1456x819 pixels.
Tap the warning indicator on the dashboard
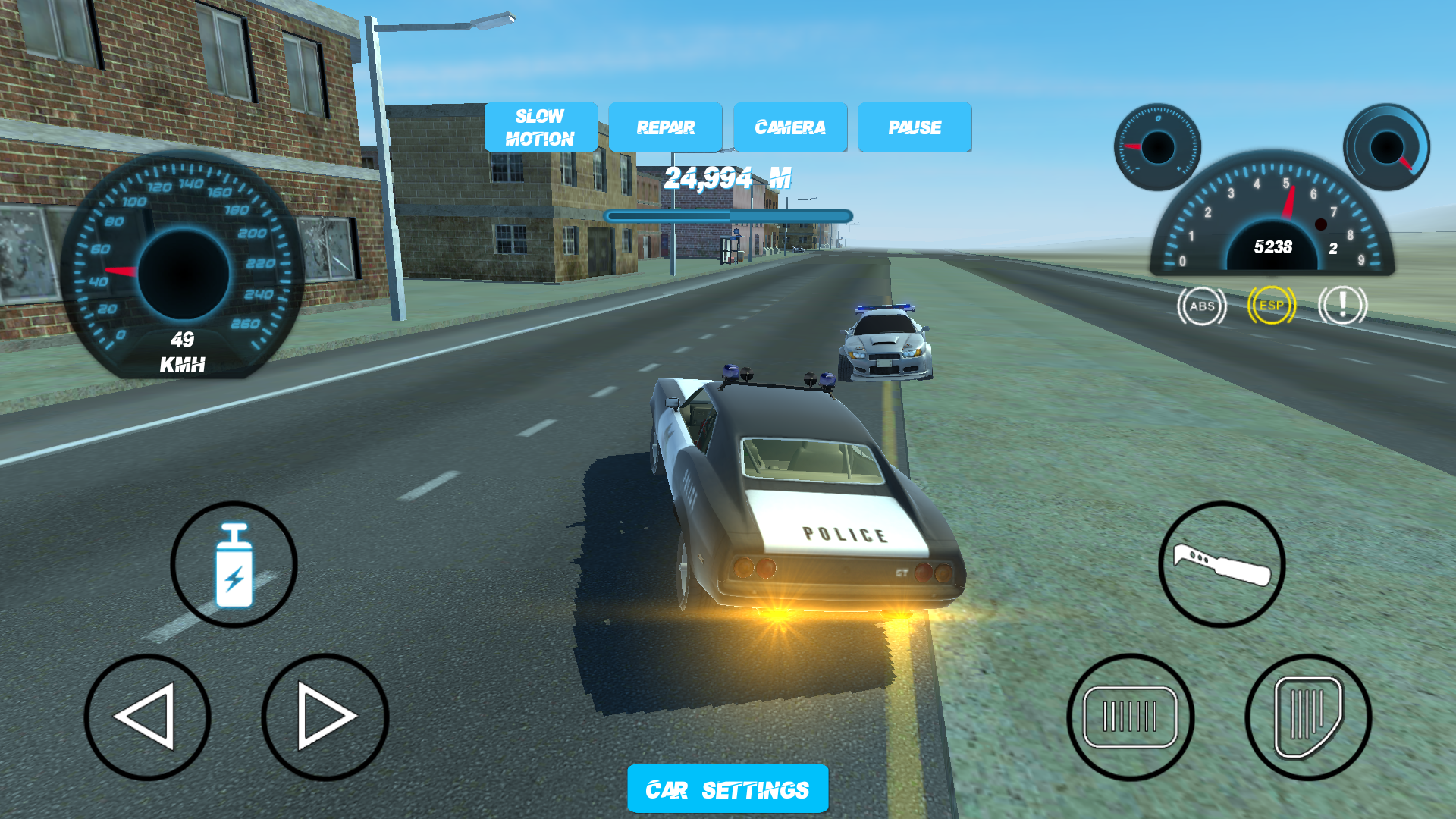1342,306
